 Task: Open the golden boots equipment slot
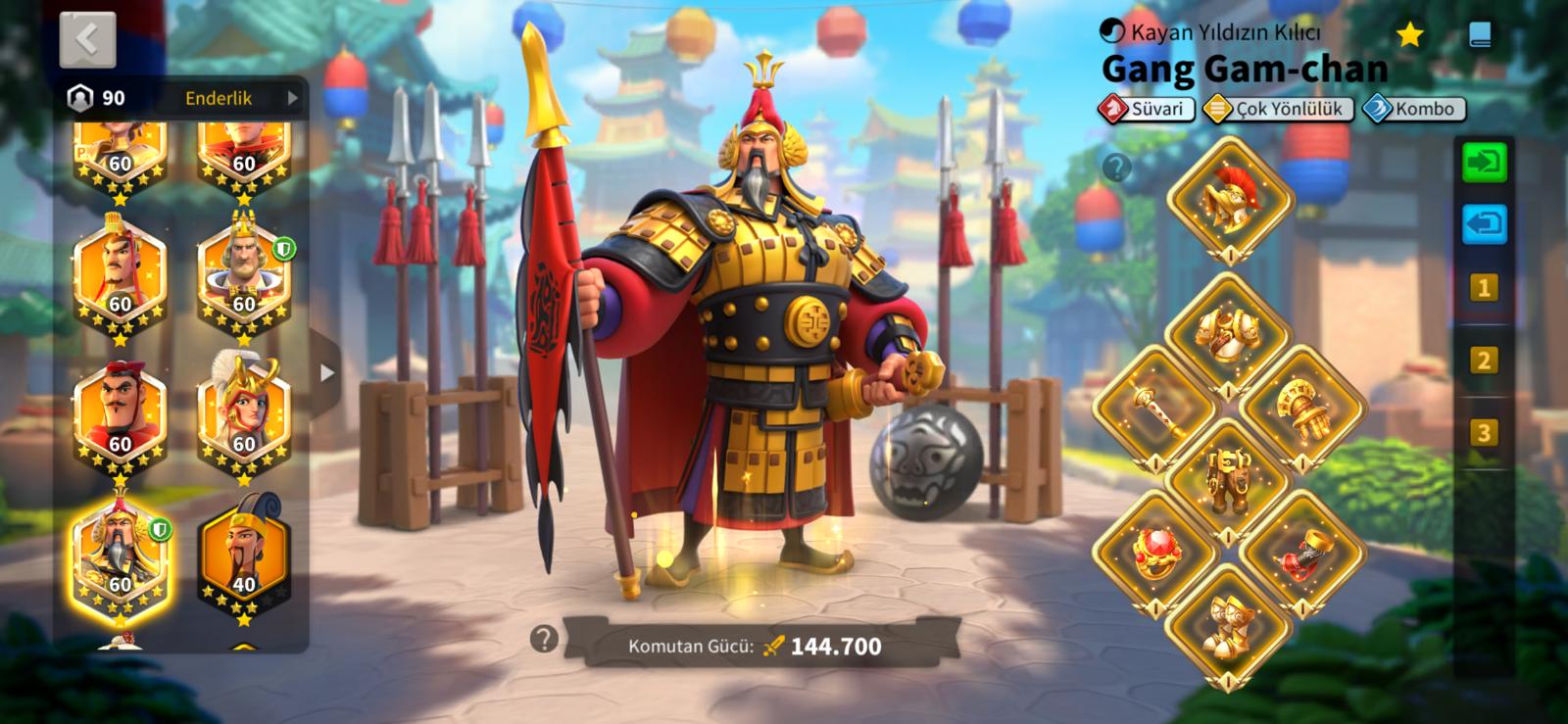(1228, 624)
